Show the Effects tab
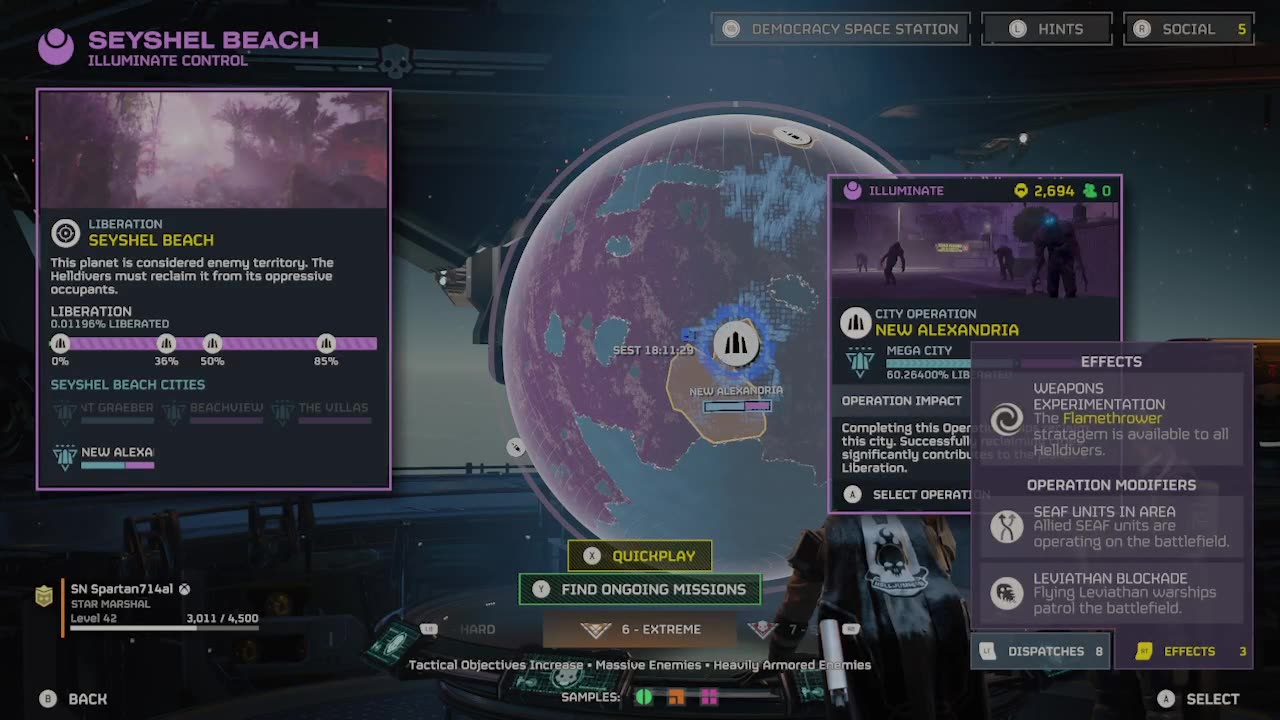The height and width of the screenshot is (720, 1280). pyautogui.click(x=1190, y=651)
